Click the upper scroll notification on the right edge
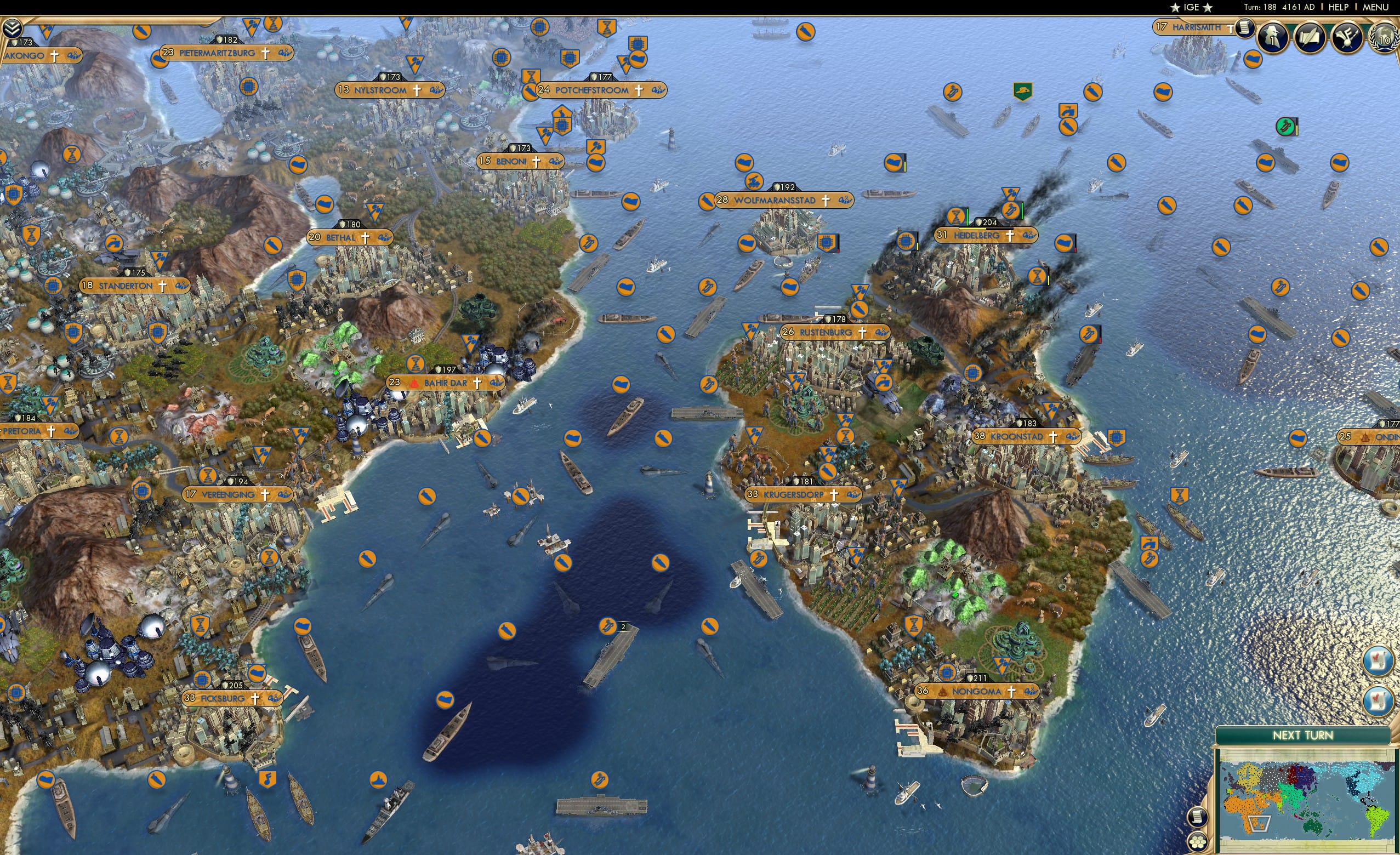 1378,661
